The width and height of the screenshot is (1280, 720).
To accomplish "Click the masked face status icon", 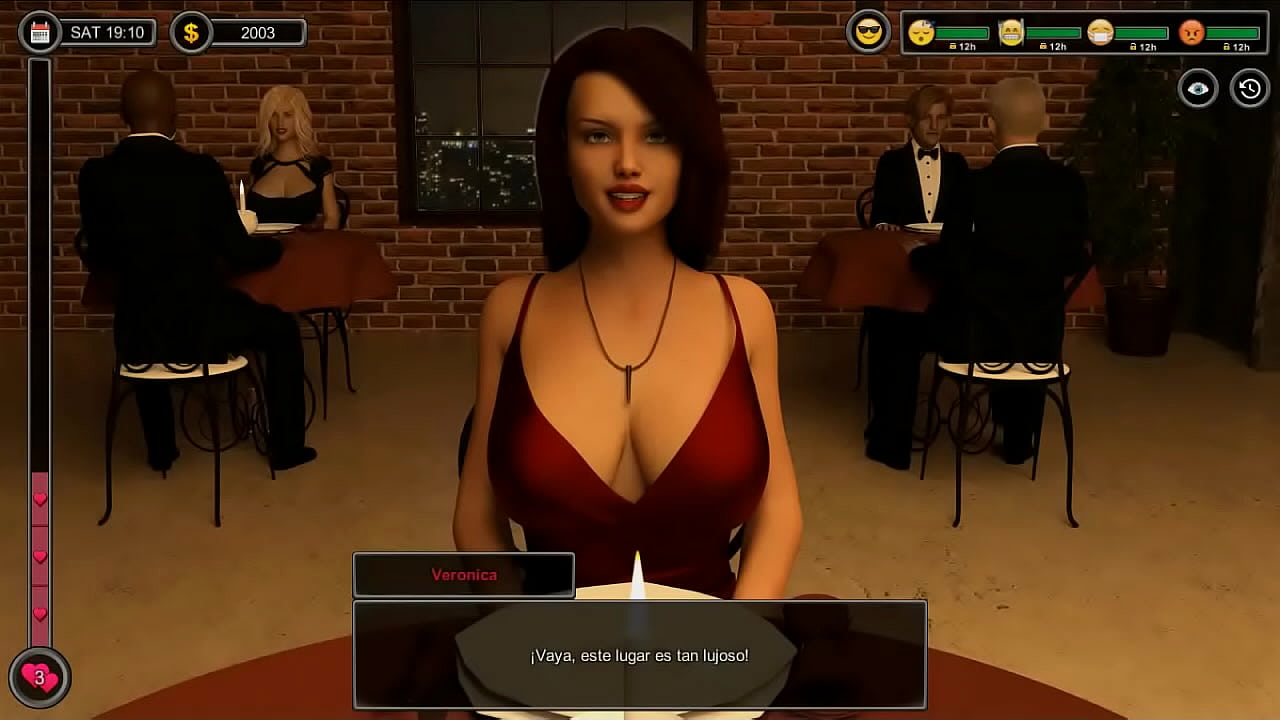I will click(1100, 32).
